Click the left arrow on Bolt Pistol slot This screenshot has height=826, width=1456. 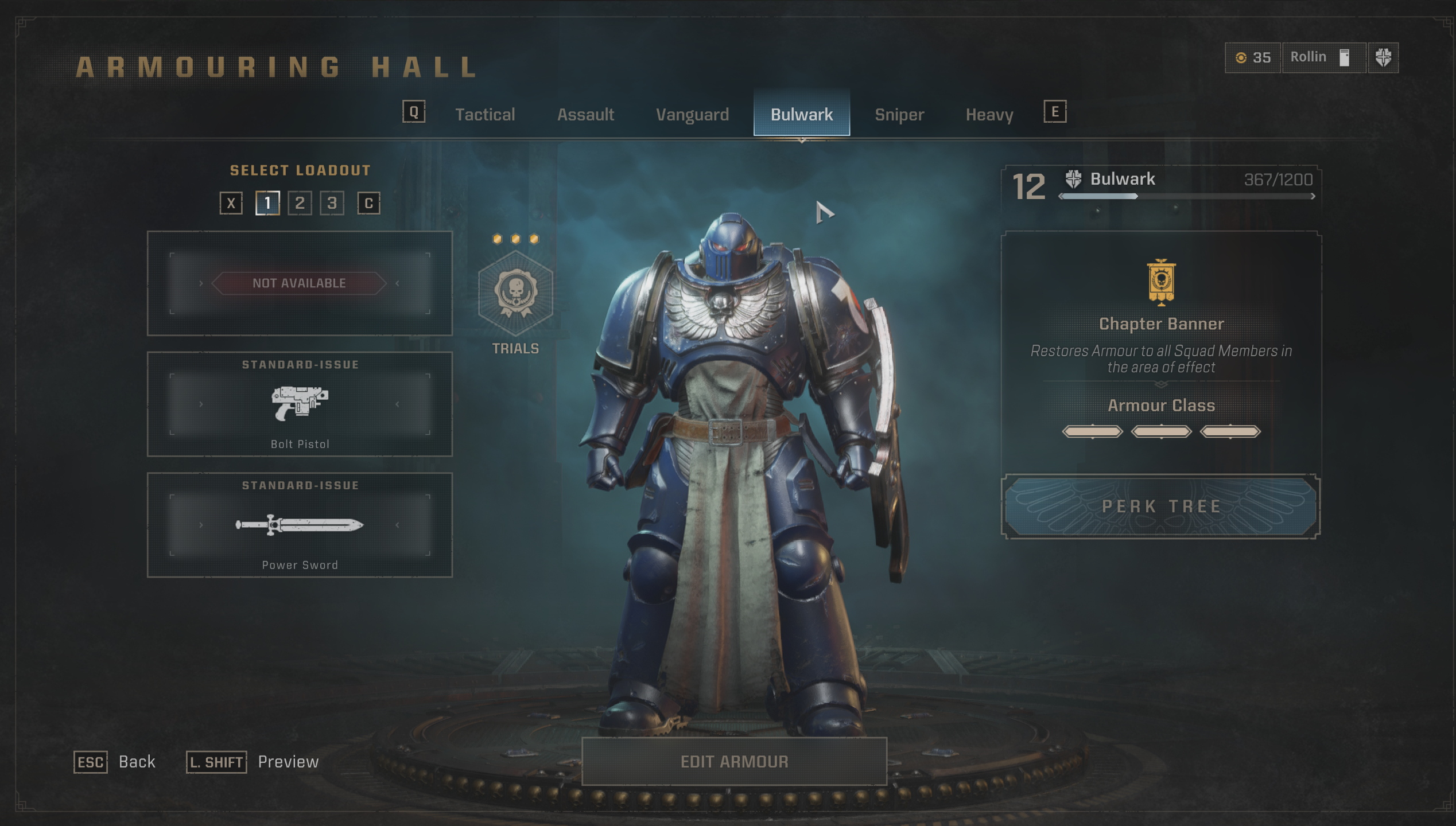[202, 404]
